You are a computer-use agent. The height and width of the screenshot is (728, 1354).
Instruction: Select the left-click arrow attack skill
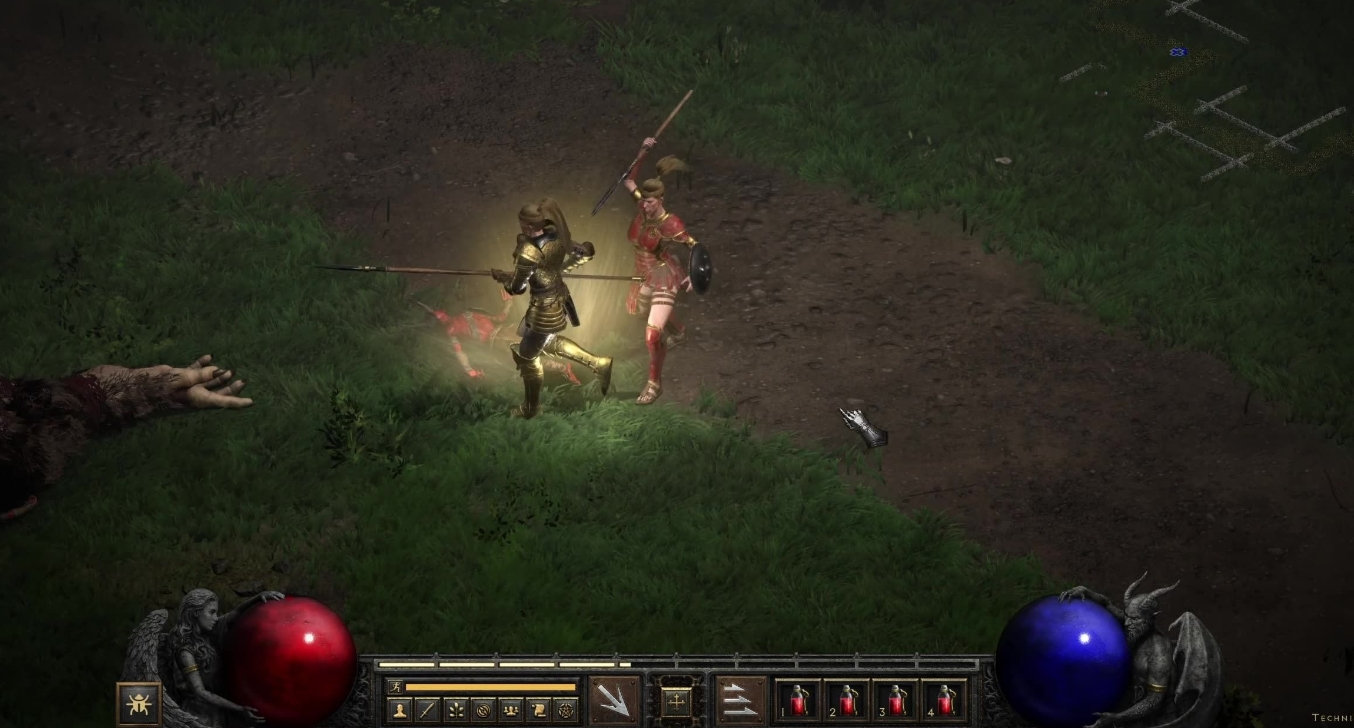pyautogui.click(x=613, y=699)
